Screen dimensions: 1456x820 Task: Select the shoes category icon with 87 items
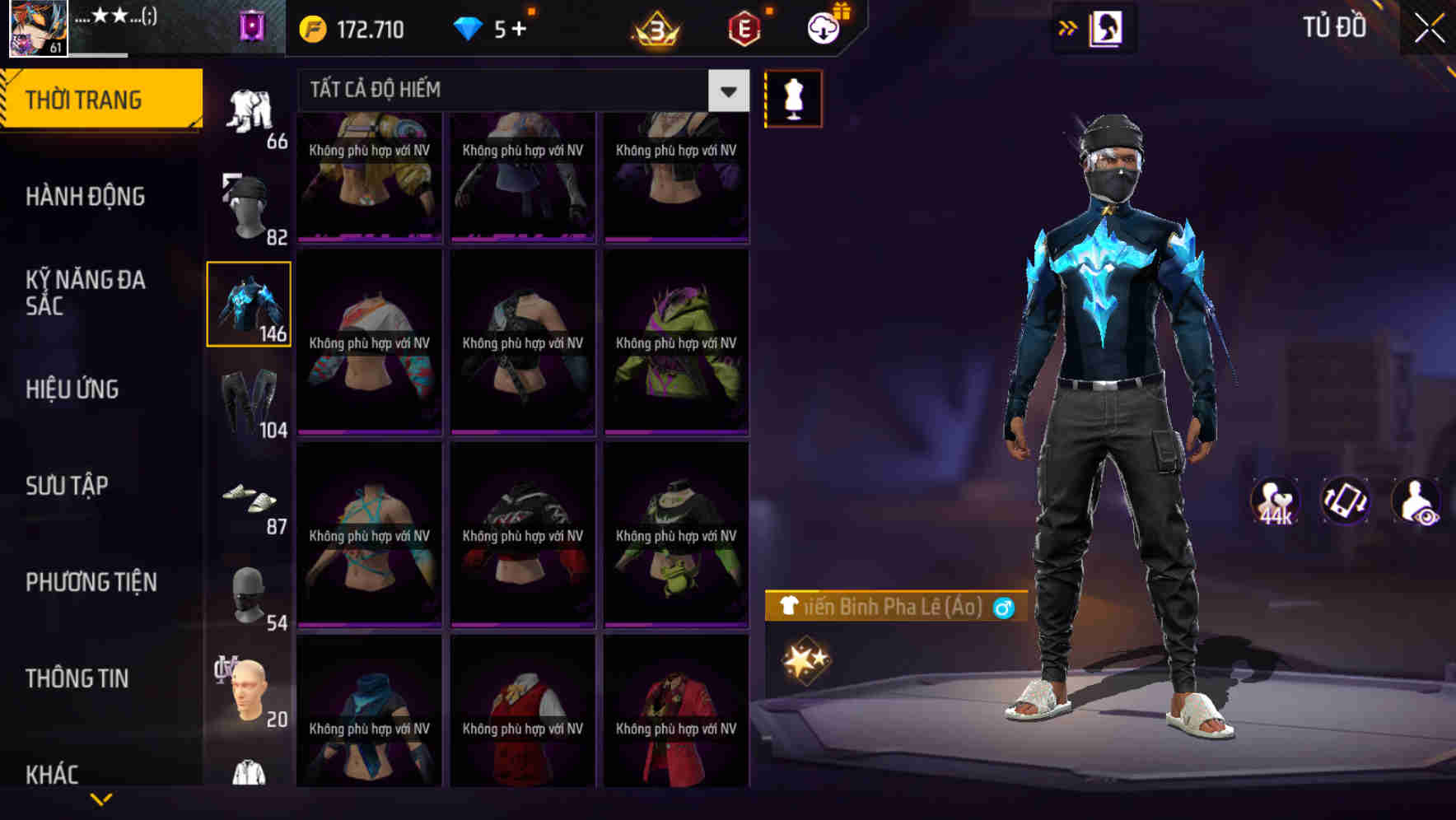[x=248, y=498]
